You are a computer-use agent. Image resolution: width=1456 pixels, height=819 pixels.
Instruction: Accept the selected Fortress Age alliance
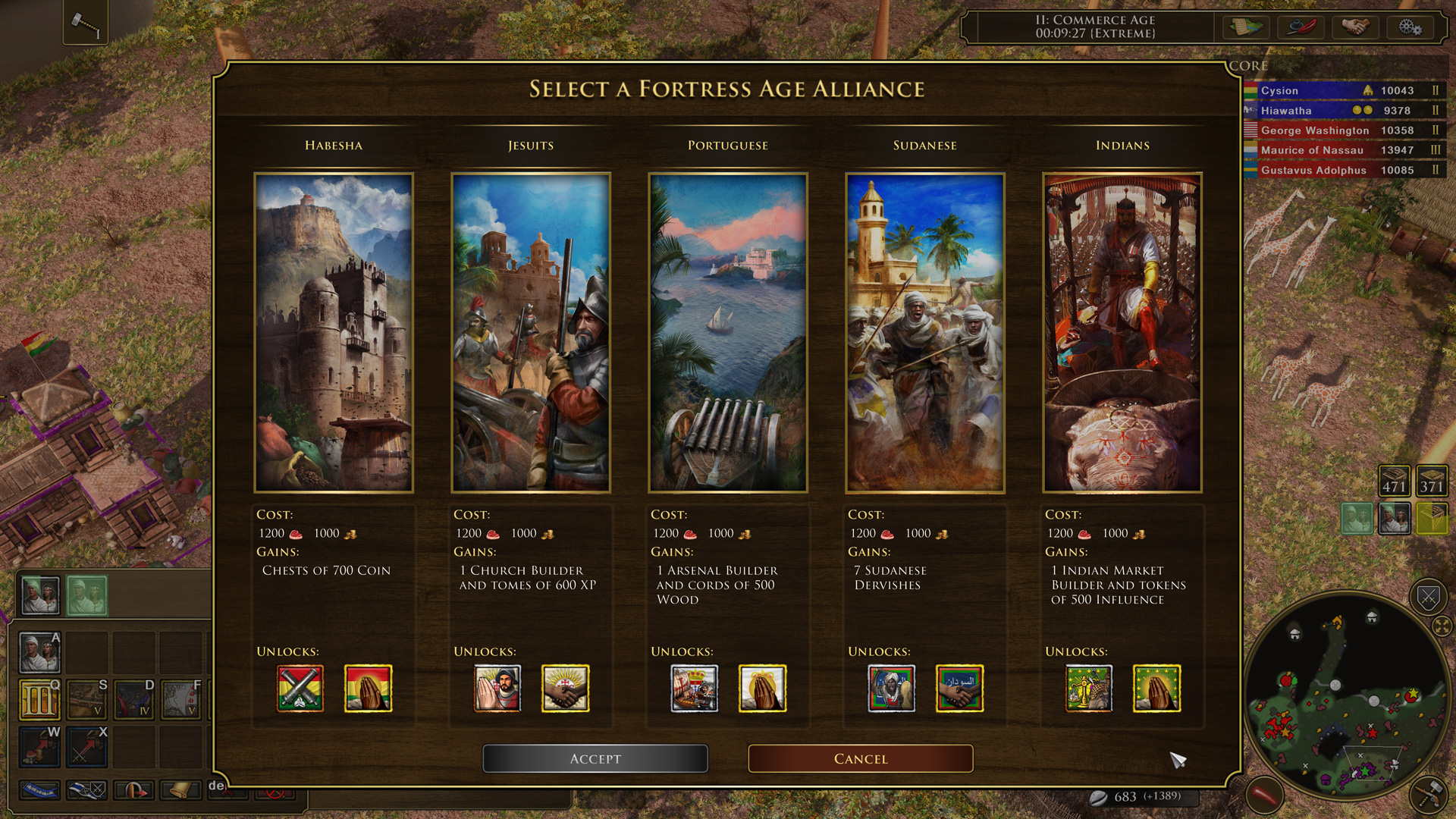click(595, 758)
